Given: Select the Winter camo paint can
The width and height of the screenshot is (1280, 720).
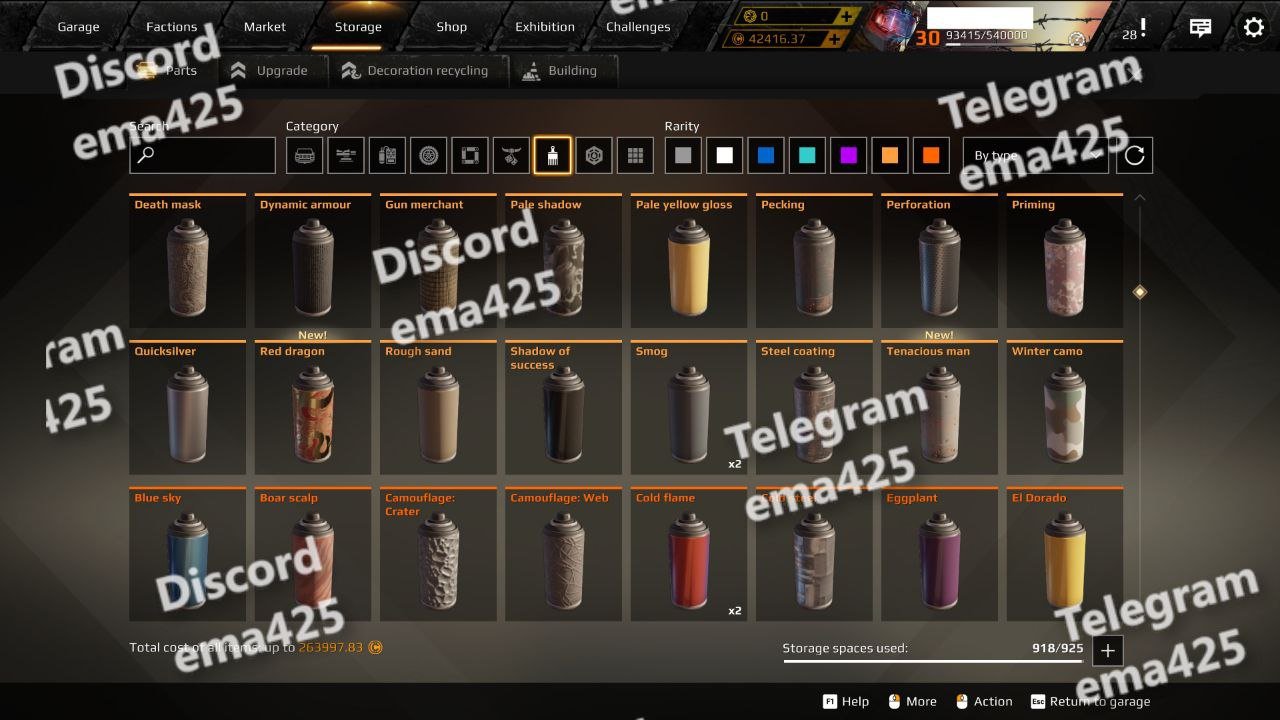Looking at the screenshot, I should coord(1064,408).
